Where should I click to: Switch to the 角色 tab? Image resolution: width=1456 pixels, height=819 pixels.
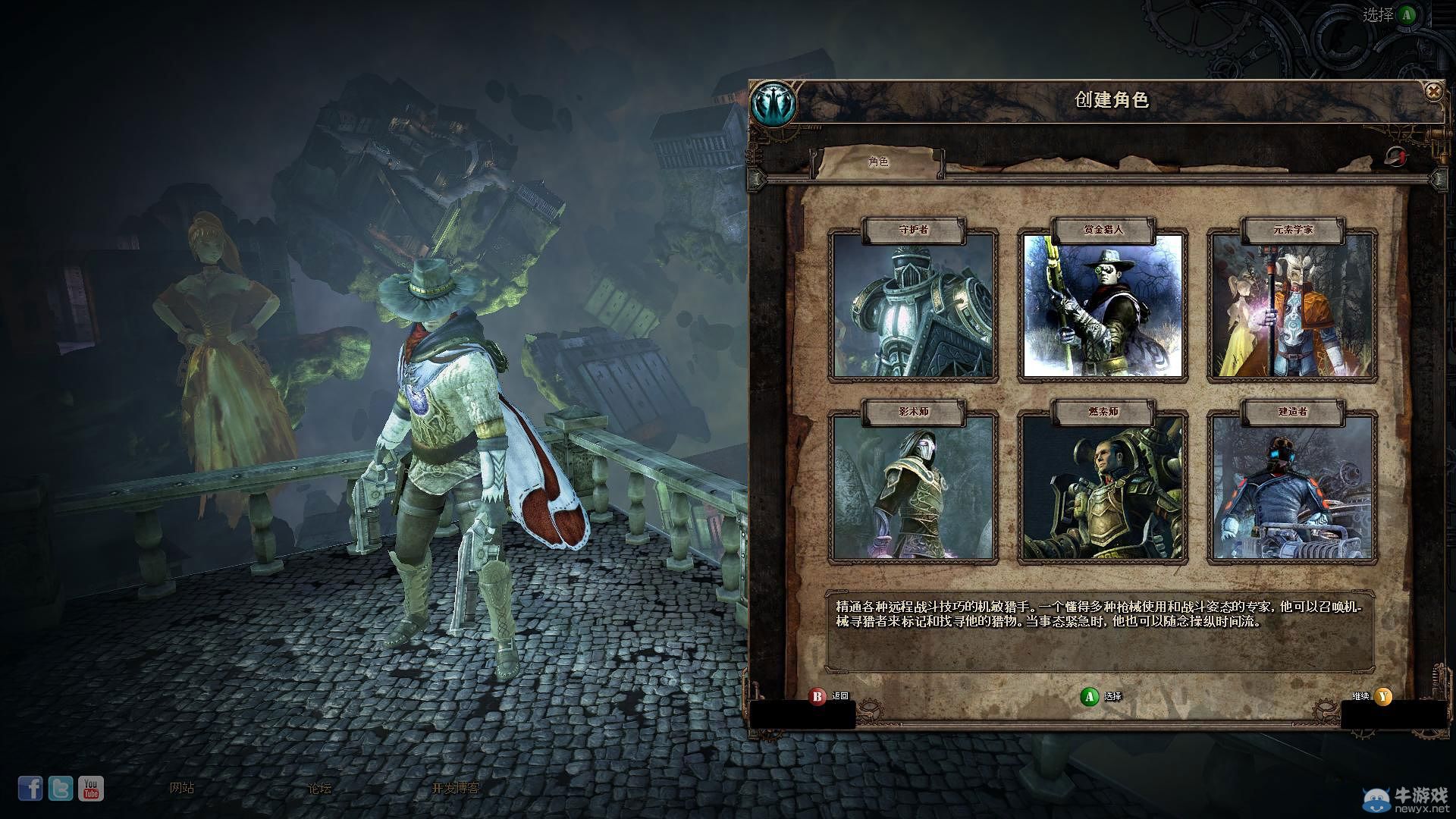click(878, 162)
